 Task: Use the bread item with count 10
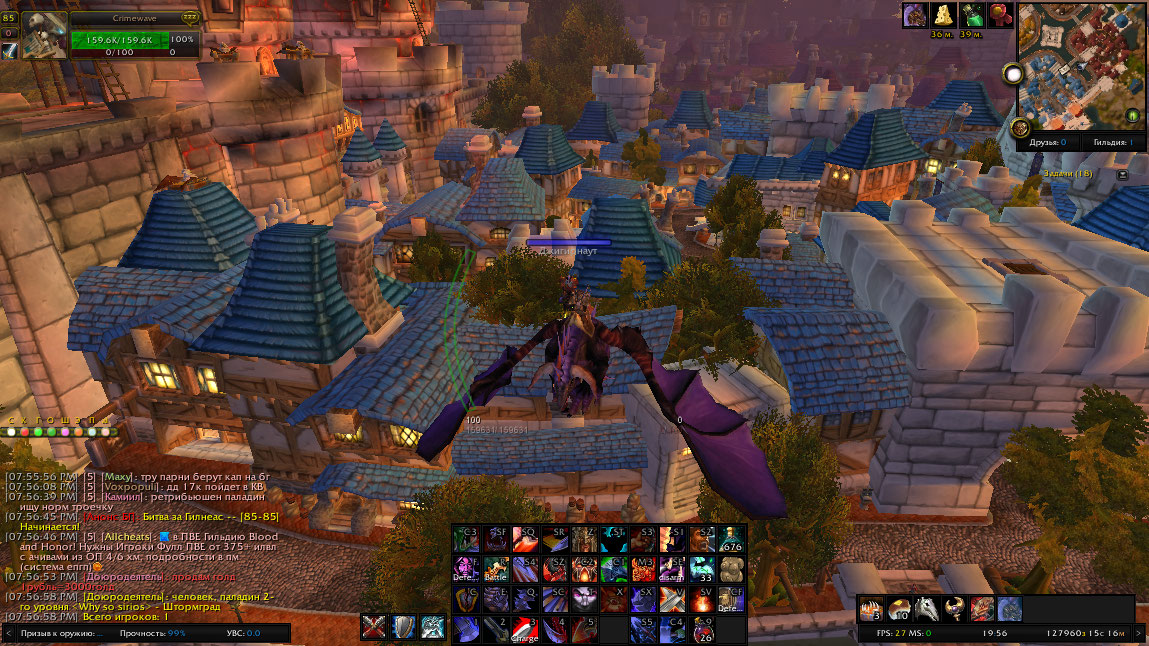click(x=898, y=609)
